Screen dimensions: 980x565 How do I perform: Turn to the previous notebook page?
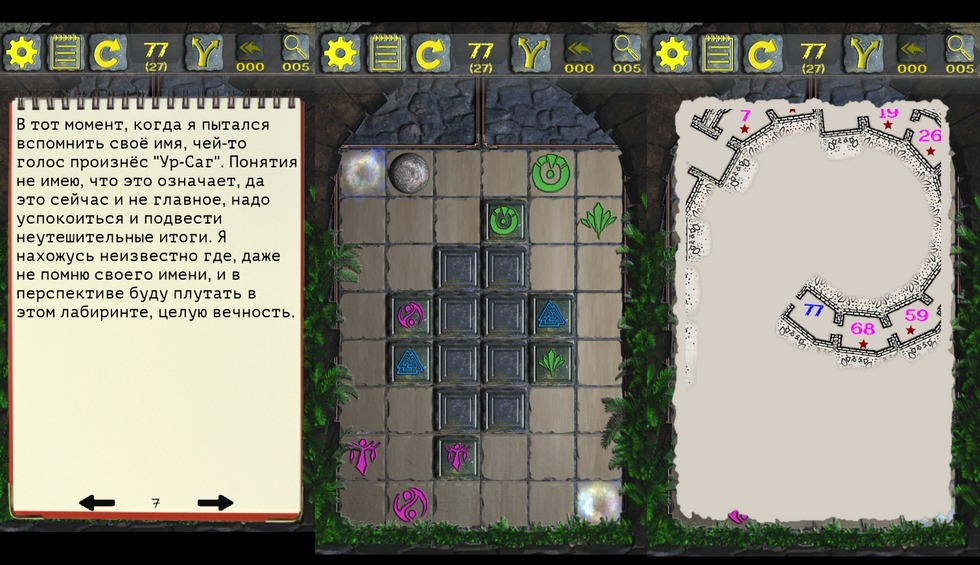(97, 502)
